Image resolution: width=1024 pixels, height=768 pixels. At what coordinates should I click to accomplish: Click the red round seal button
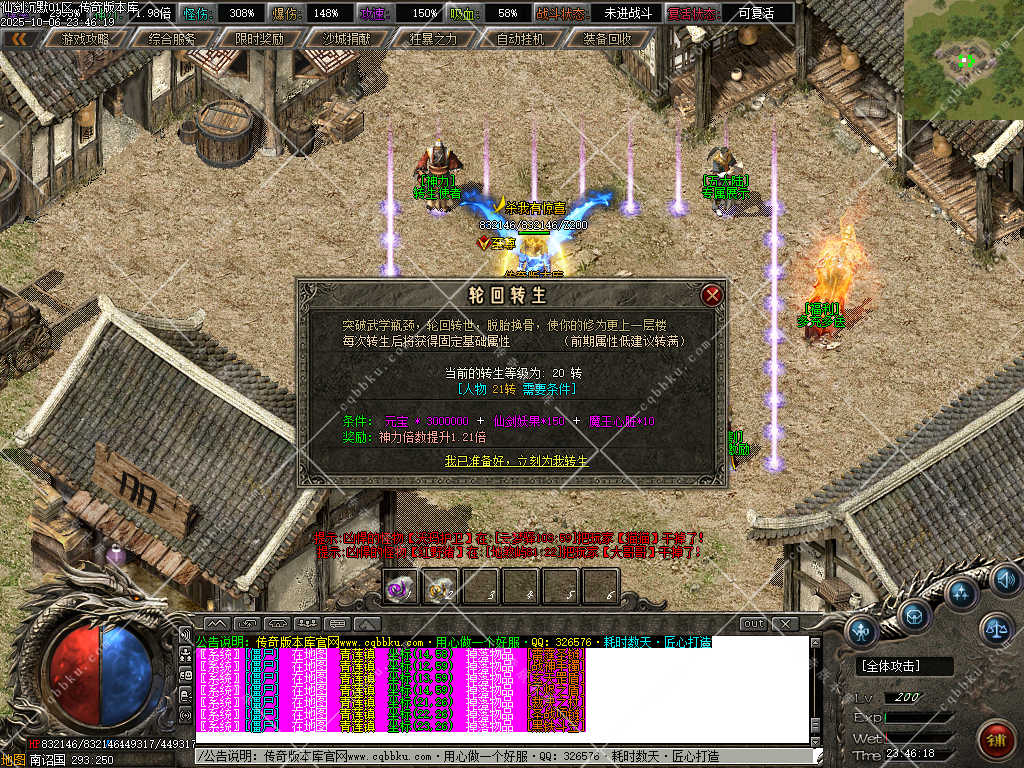996,737
